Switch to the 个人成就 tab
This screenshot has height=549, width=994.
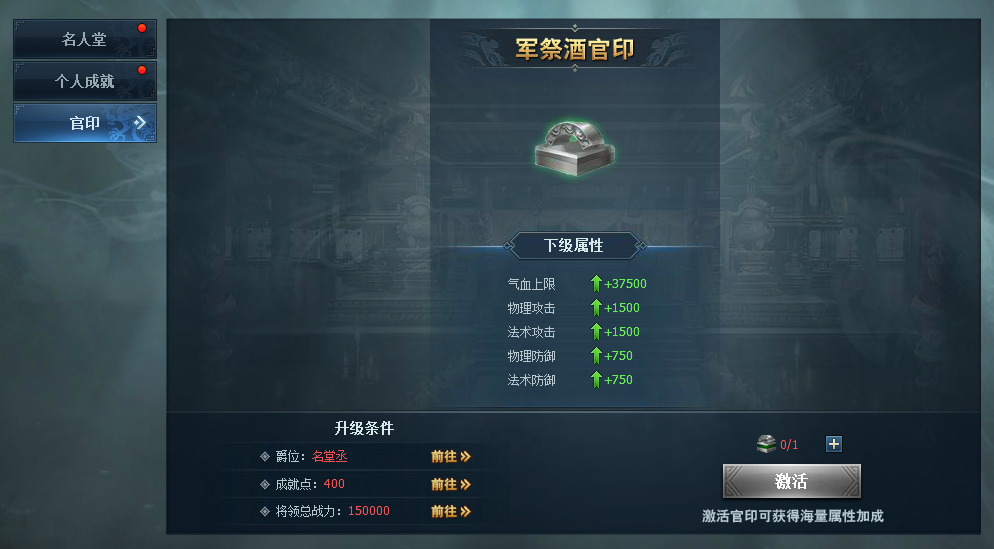84,81
